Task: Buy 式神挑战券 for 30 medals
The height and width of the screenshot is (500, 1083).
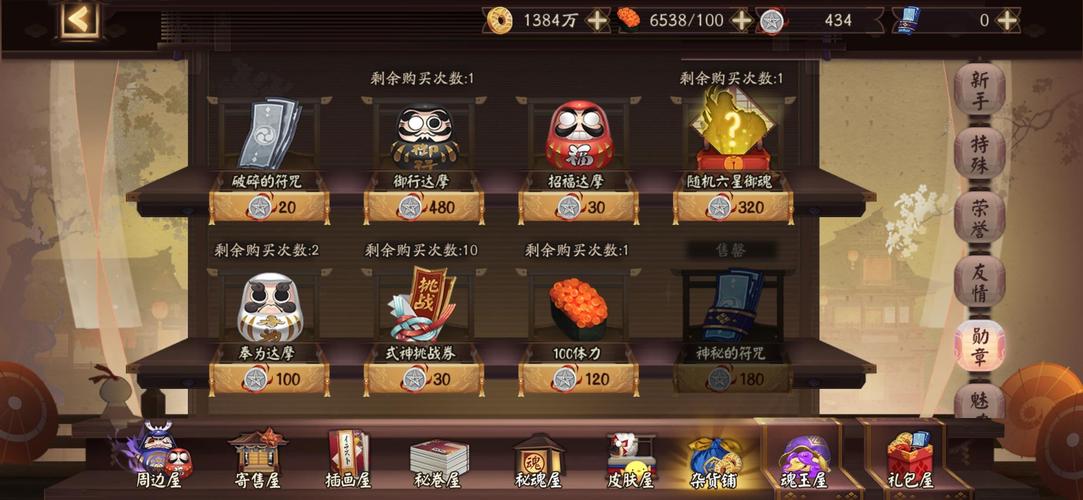Action: pos(423,379)
